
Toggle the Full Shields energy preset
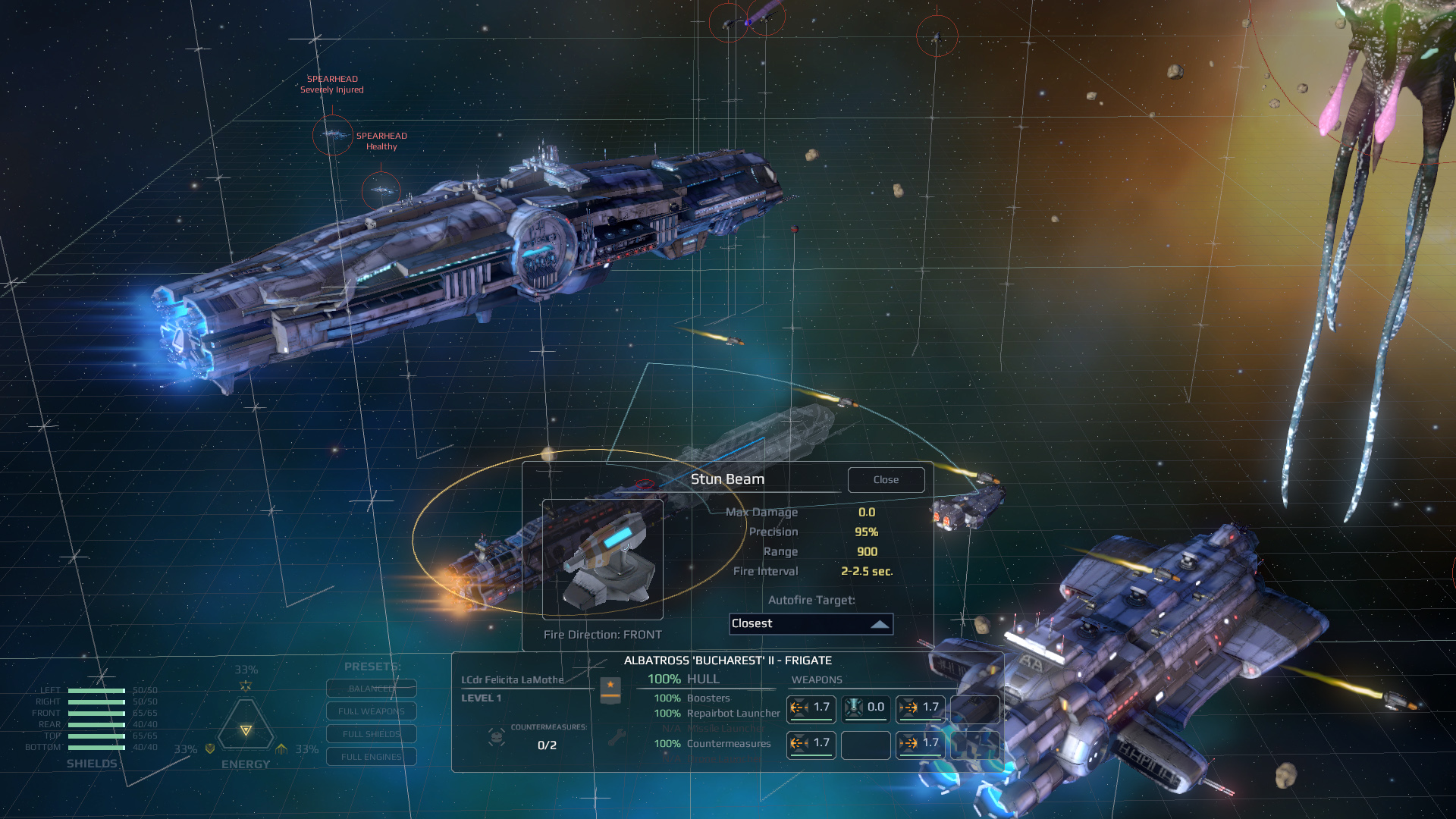coord(371,733)
